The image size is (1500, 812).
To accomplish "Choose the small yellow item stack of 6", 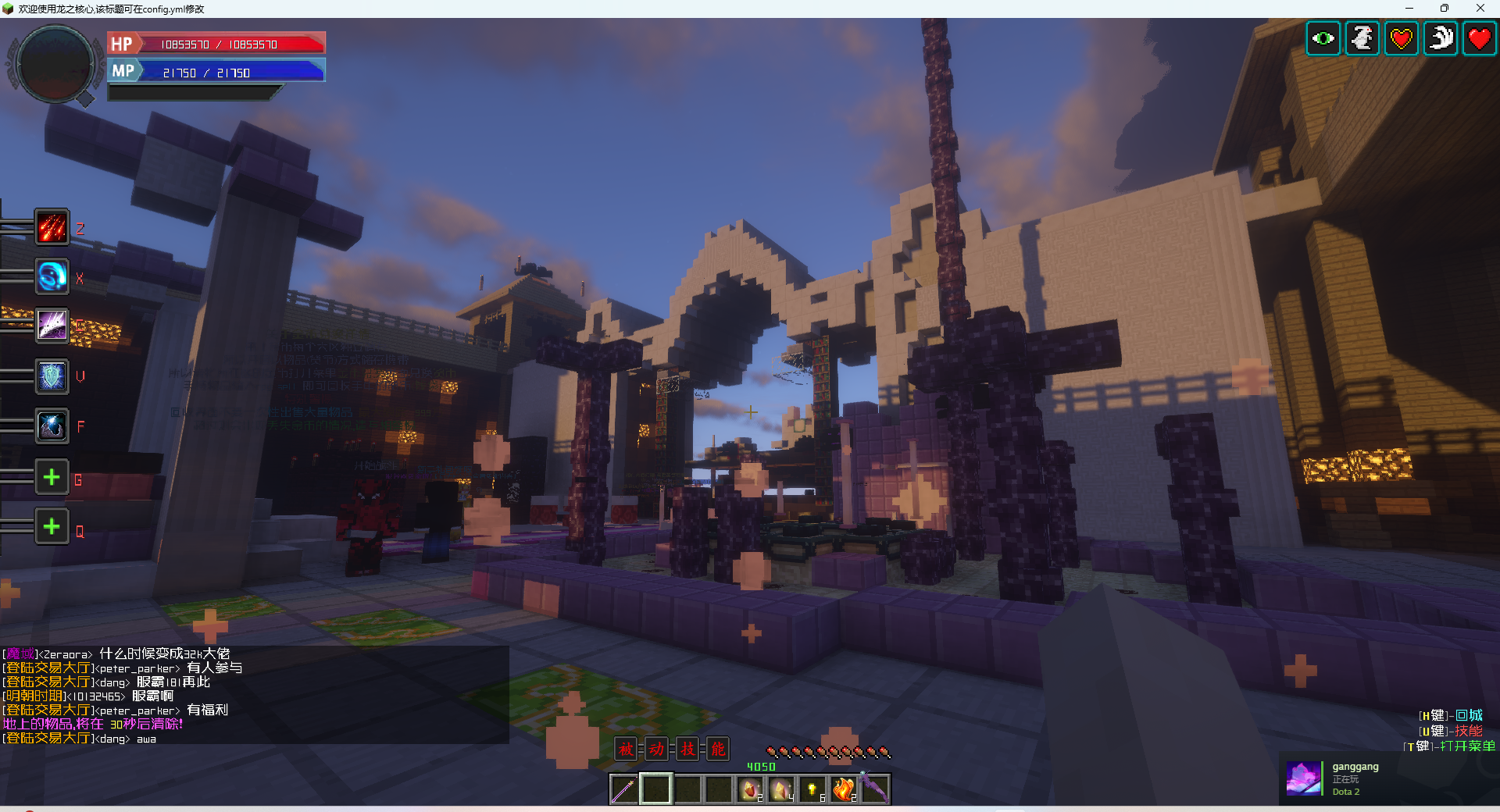I will (x=812, y=789).
